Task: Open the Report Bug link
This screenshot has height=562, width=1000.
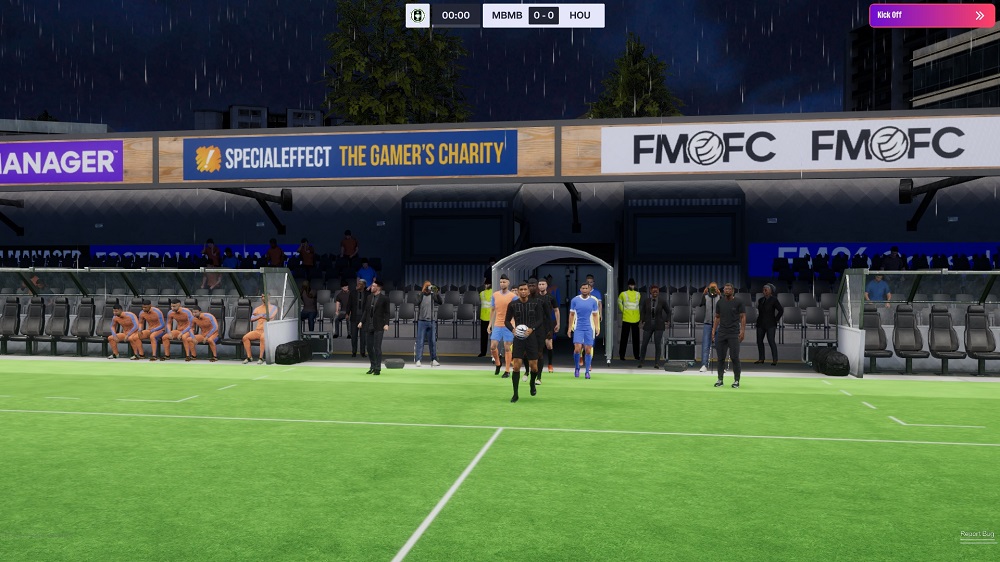Action: [x=977, y=536]
